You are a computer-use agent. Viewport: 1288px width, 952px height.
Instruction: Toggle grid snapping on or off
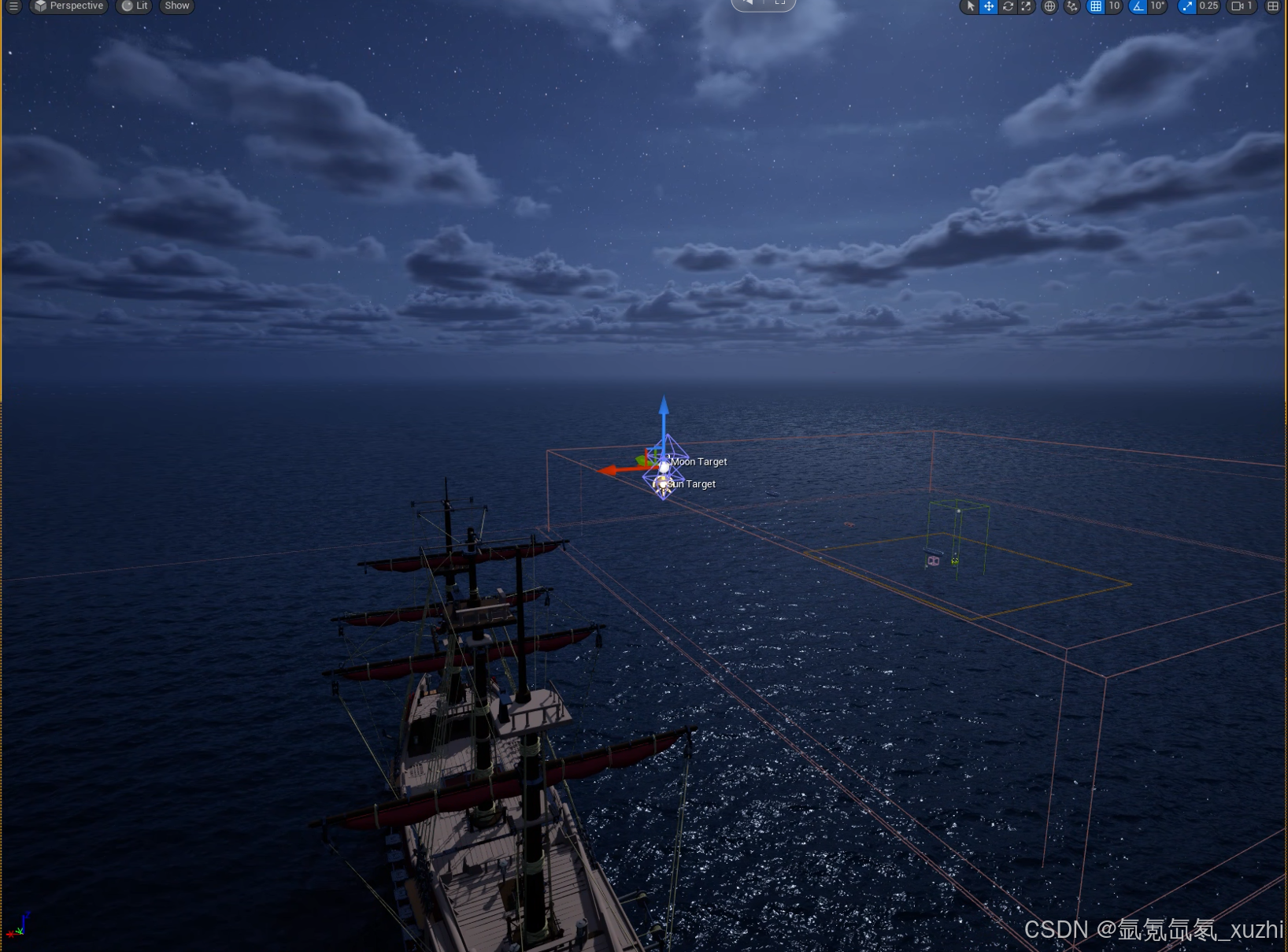click(1096, 6)
